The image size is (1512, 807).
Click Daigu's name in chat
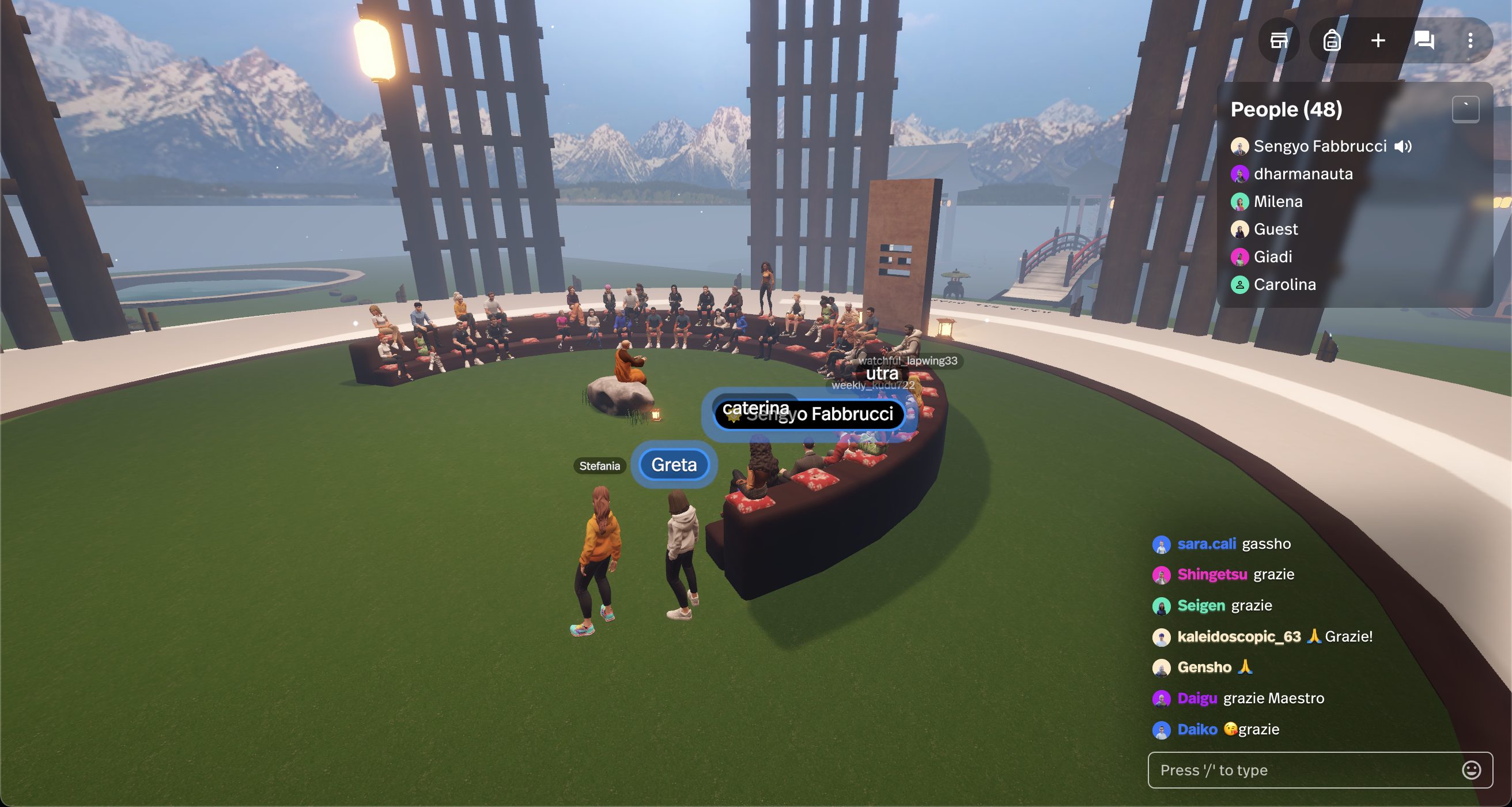coord(1197,698)
